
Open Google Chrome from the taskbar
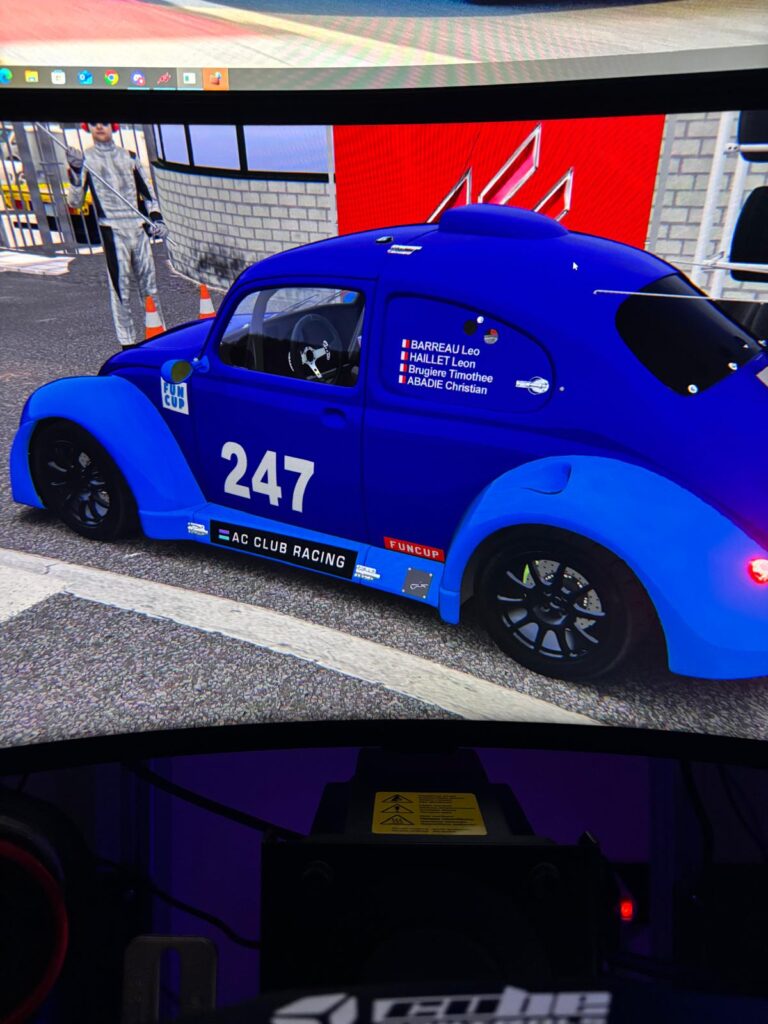point(111,77)
